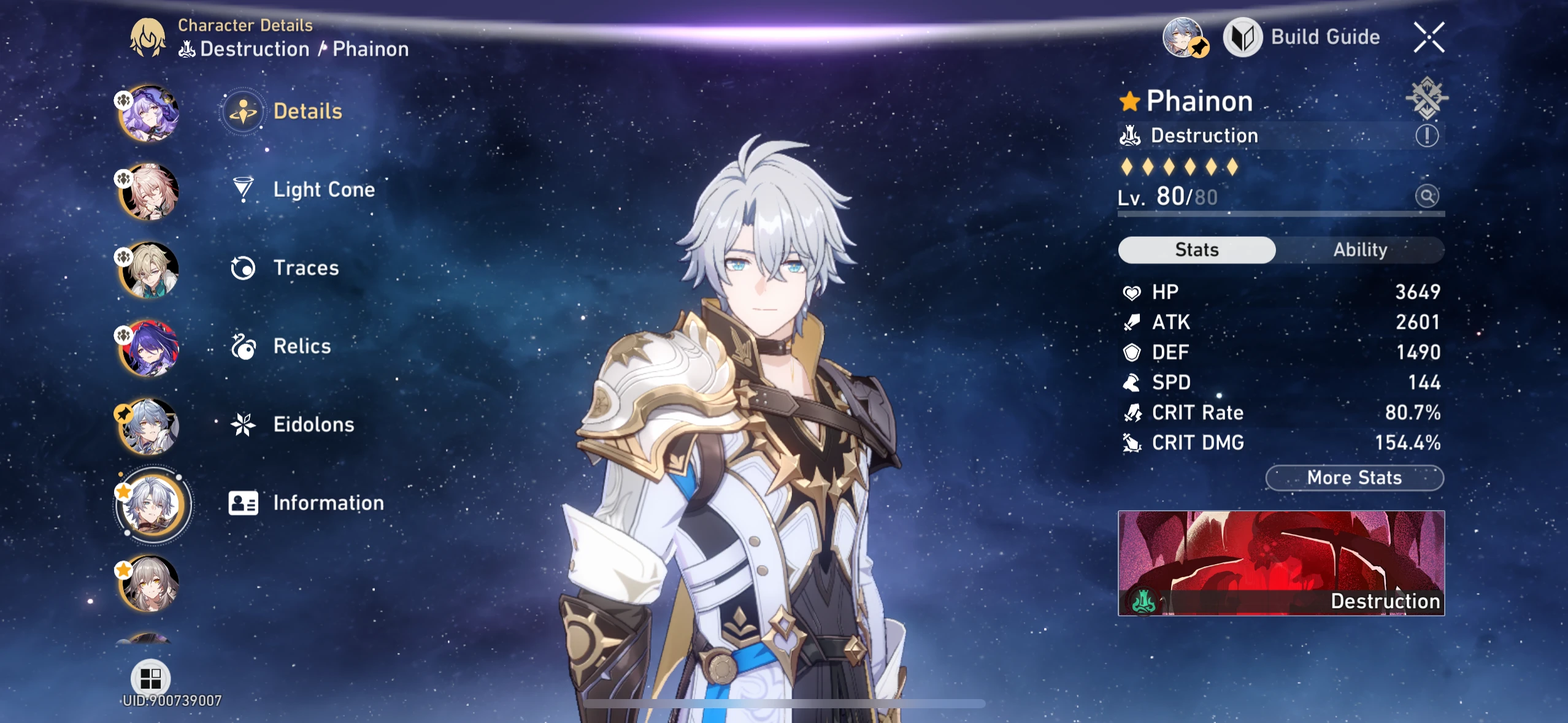The height and width of the screenshot is (723, 1568).
Task: Toggle the exclamation info indicator near Destruction
Action: (x=1428, y=136)
